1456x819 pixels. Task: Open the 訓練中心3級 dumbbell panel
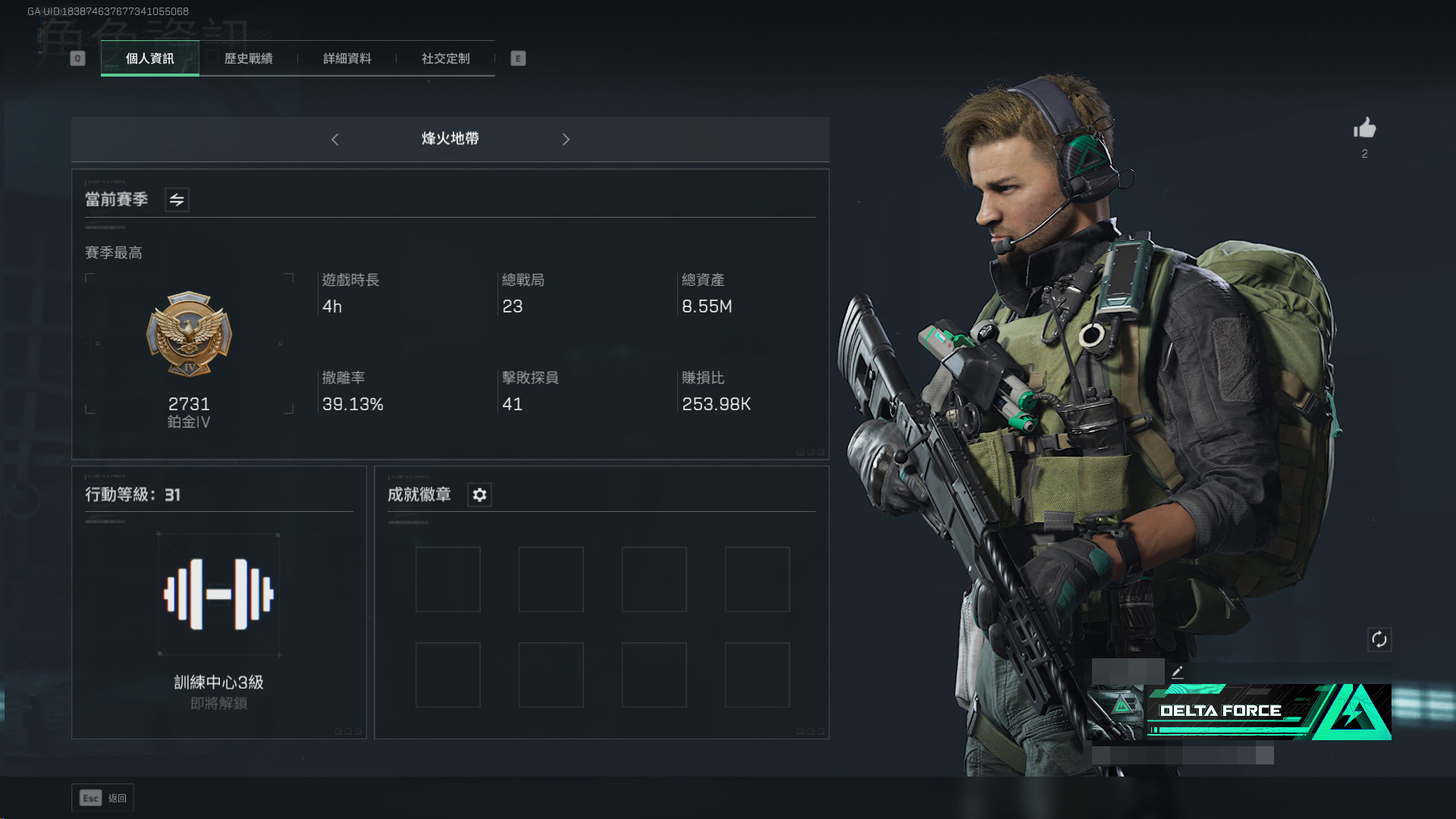click(x=218, y=595)
